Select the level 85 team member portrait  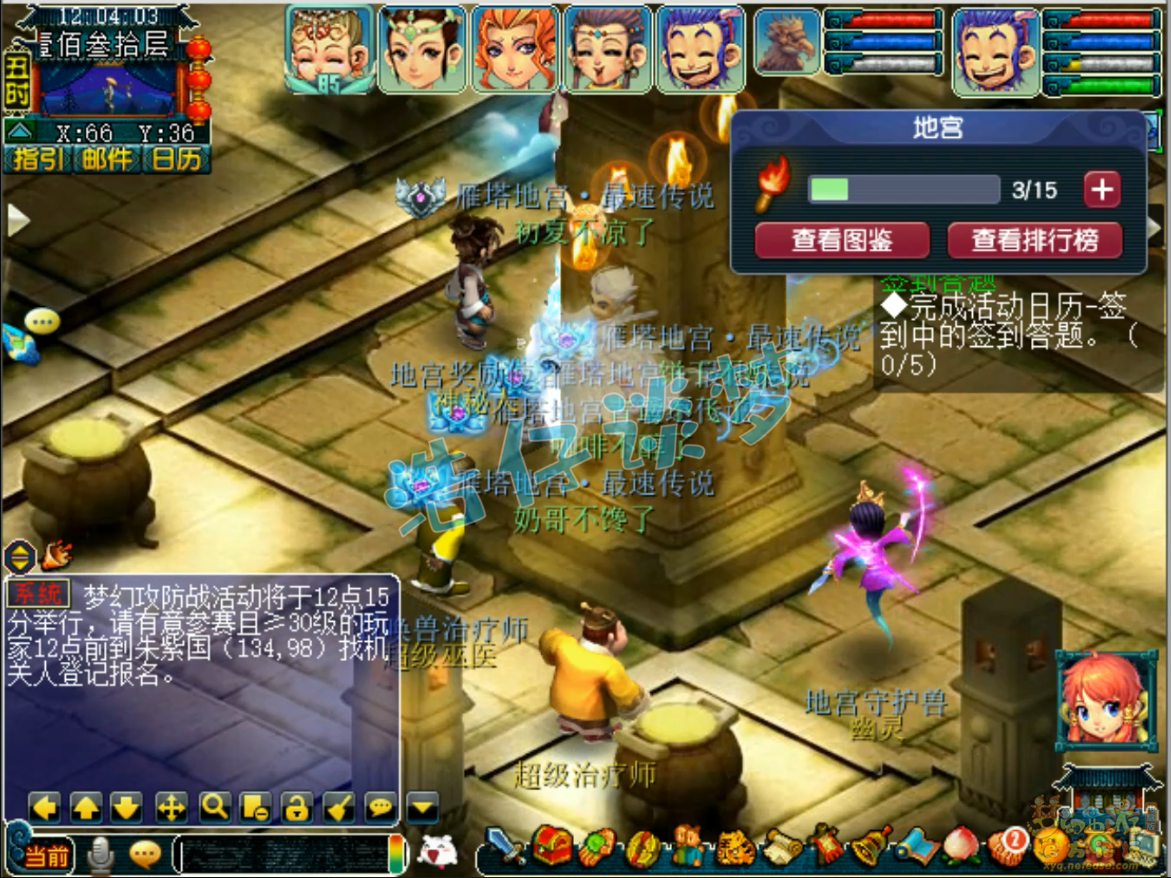[329, 48]
